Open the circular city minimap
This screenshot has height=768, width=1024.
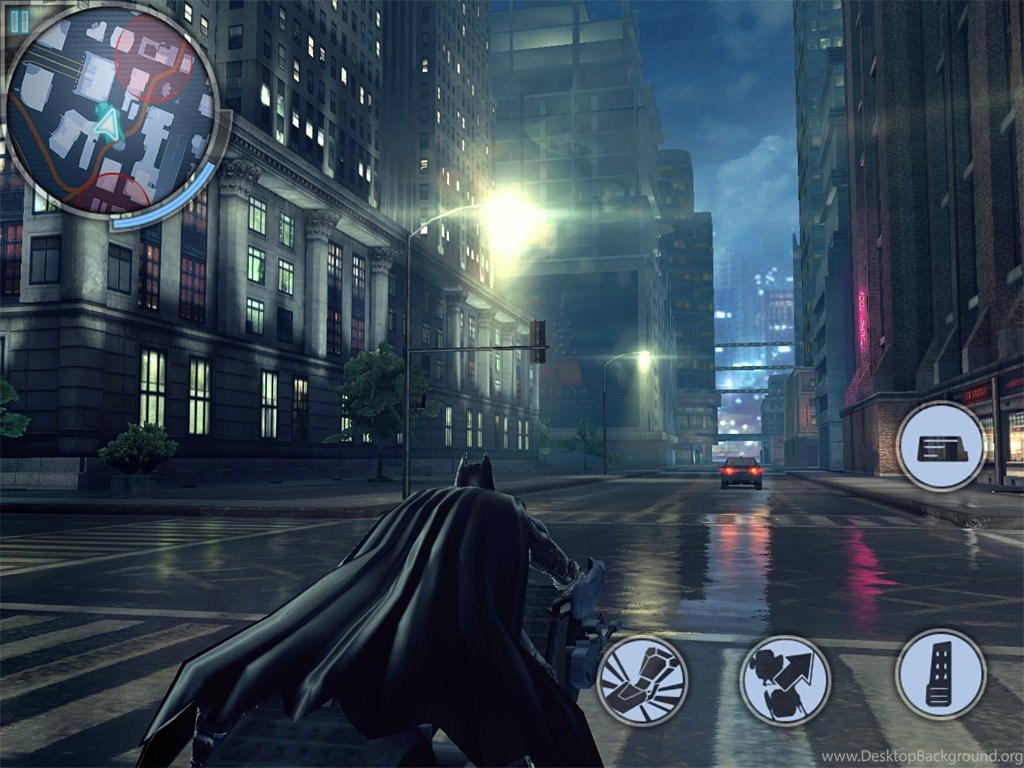pos(111,112)
